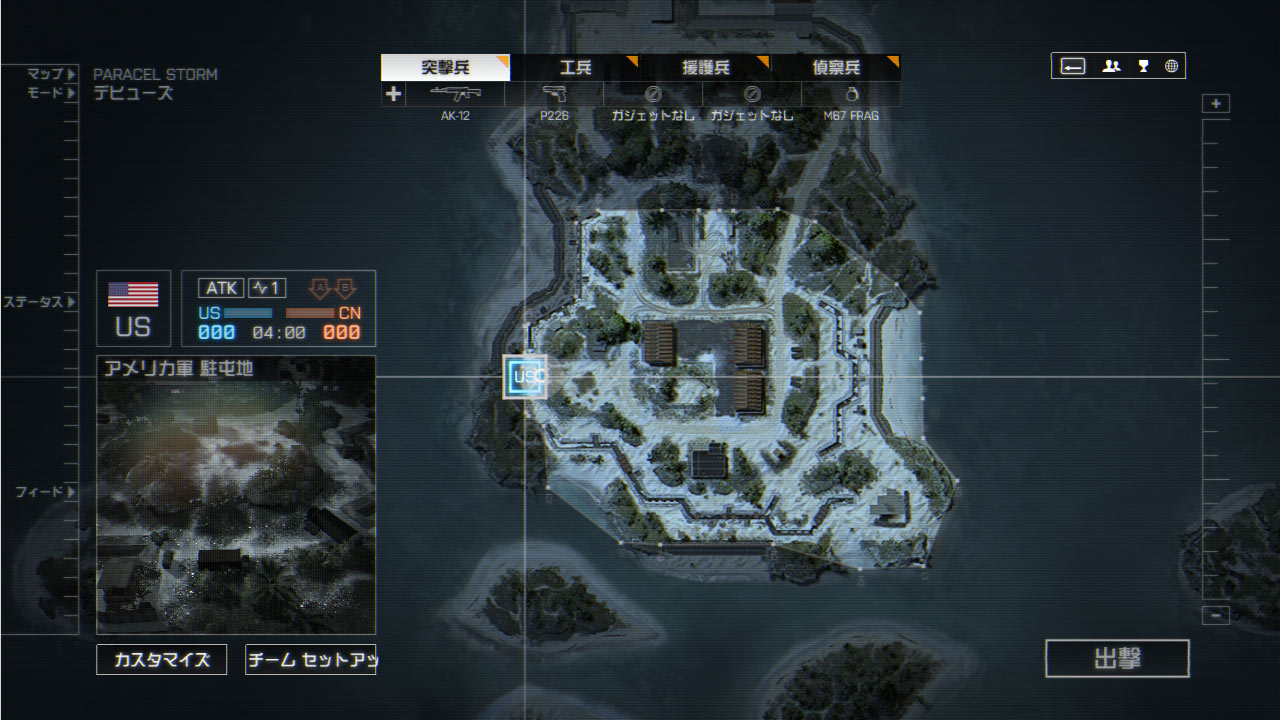
Task: Open the M67 FRAG grenade slot
Action: coord(851,95)
